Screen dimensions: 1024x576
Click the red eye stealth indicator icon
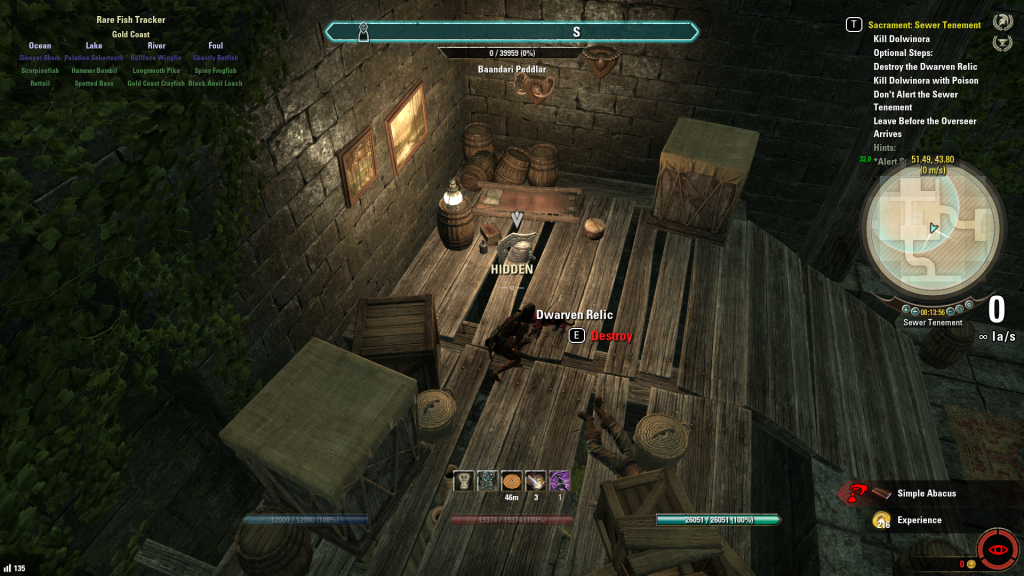coord(996,551)
